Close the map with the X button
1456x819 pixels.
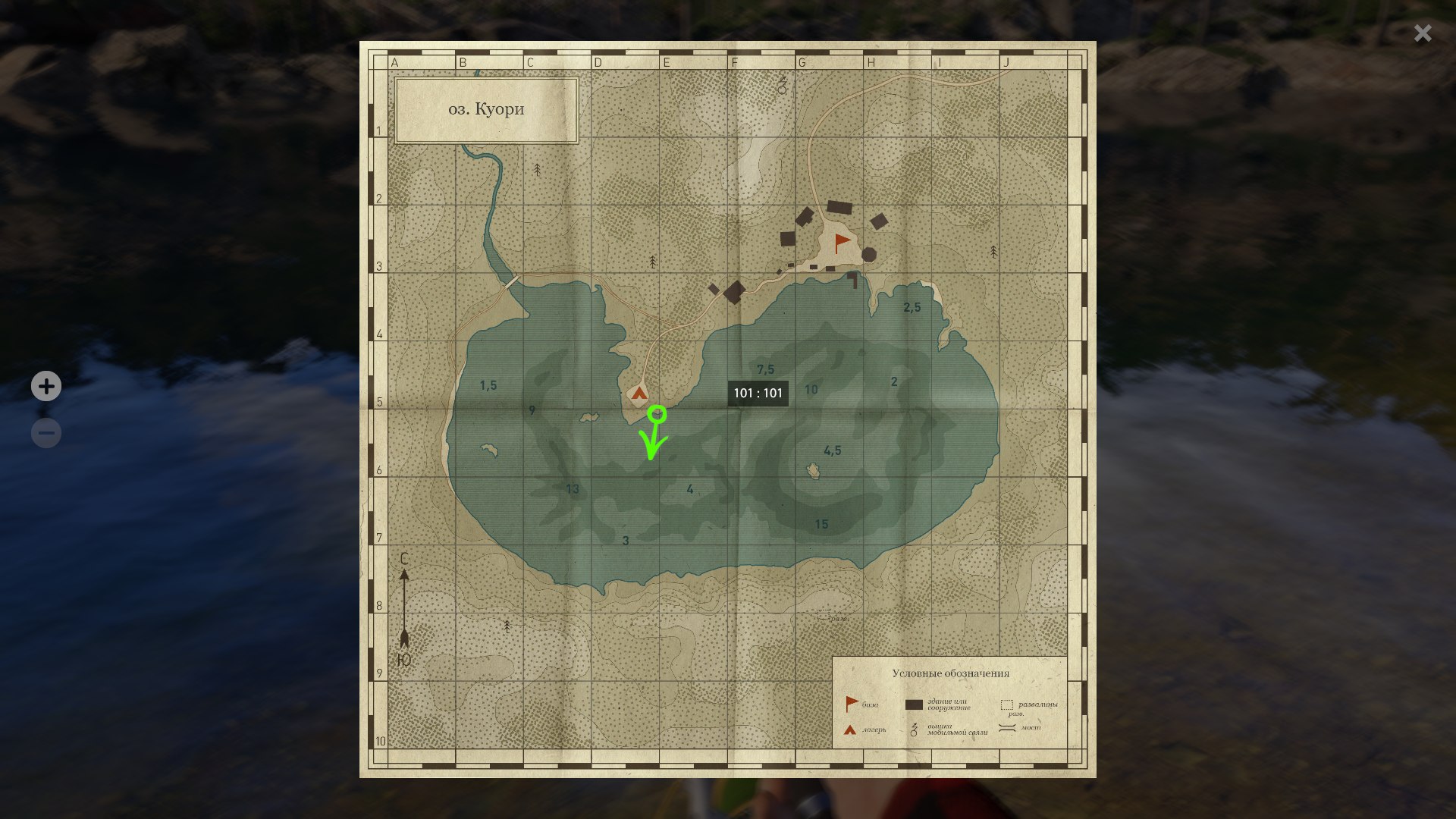tap(1423, 33)
